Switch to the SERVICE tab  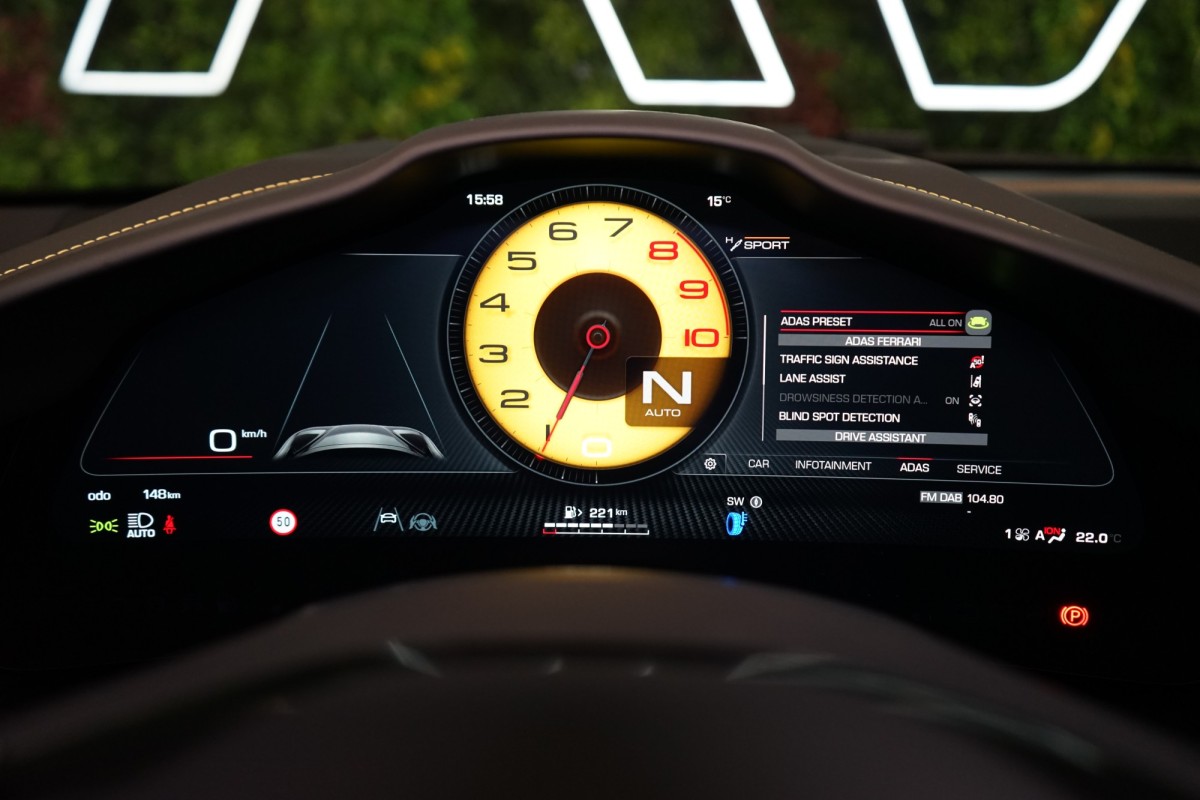click(978, 469)
